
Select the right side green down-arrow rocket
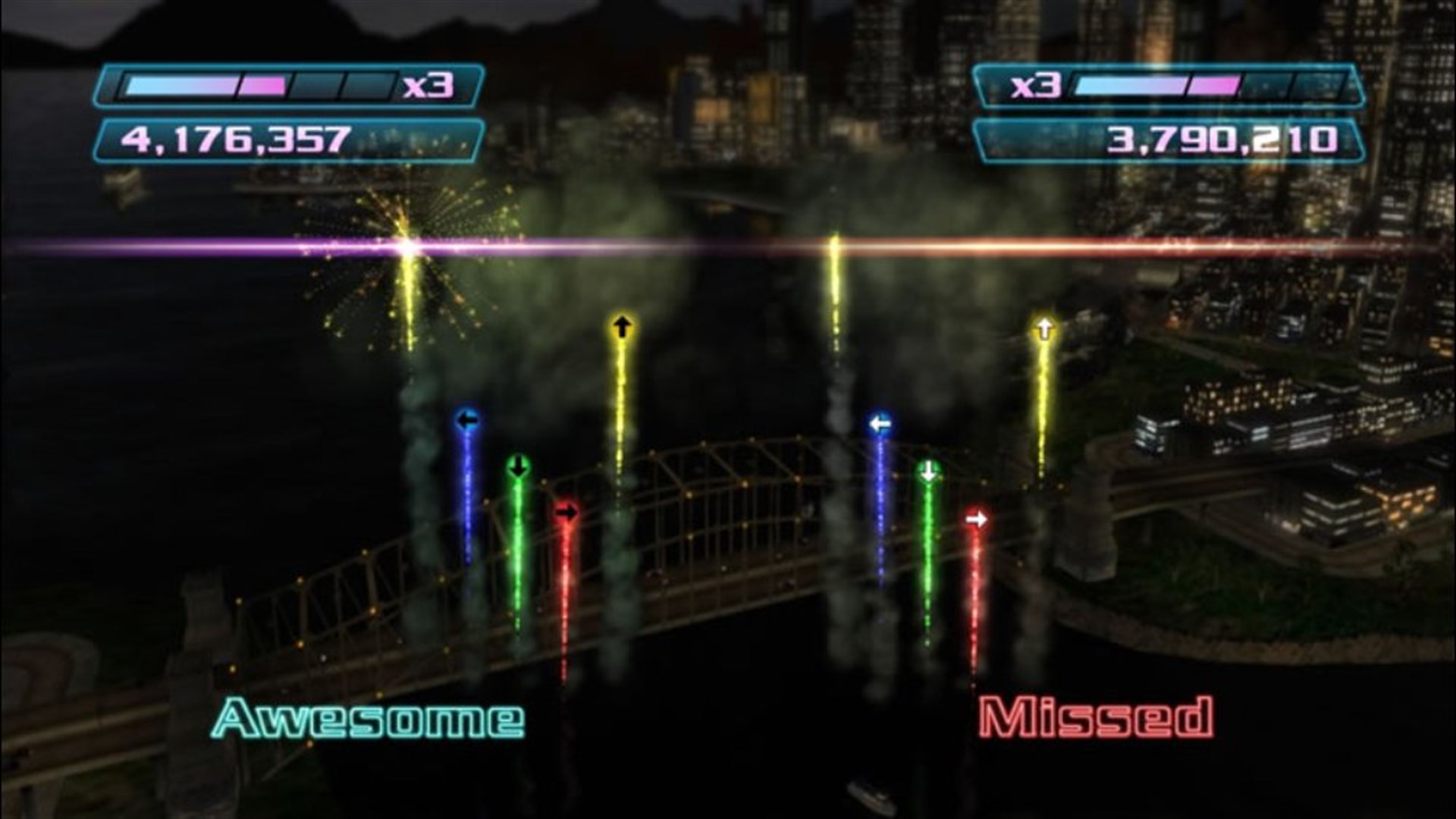point(927,471)
